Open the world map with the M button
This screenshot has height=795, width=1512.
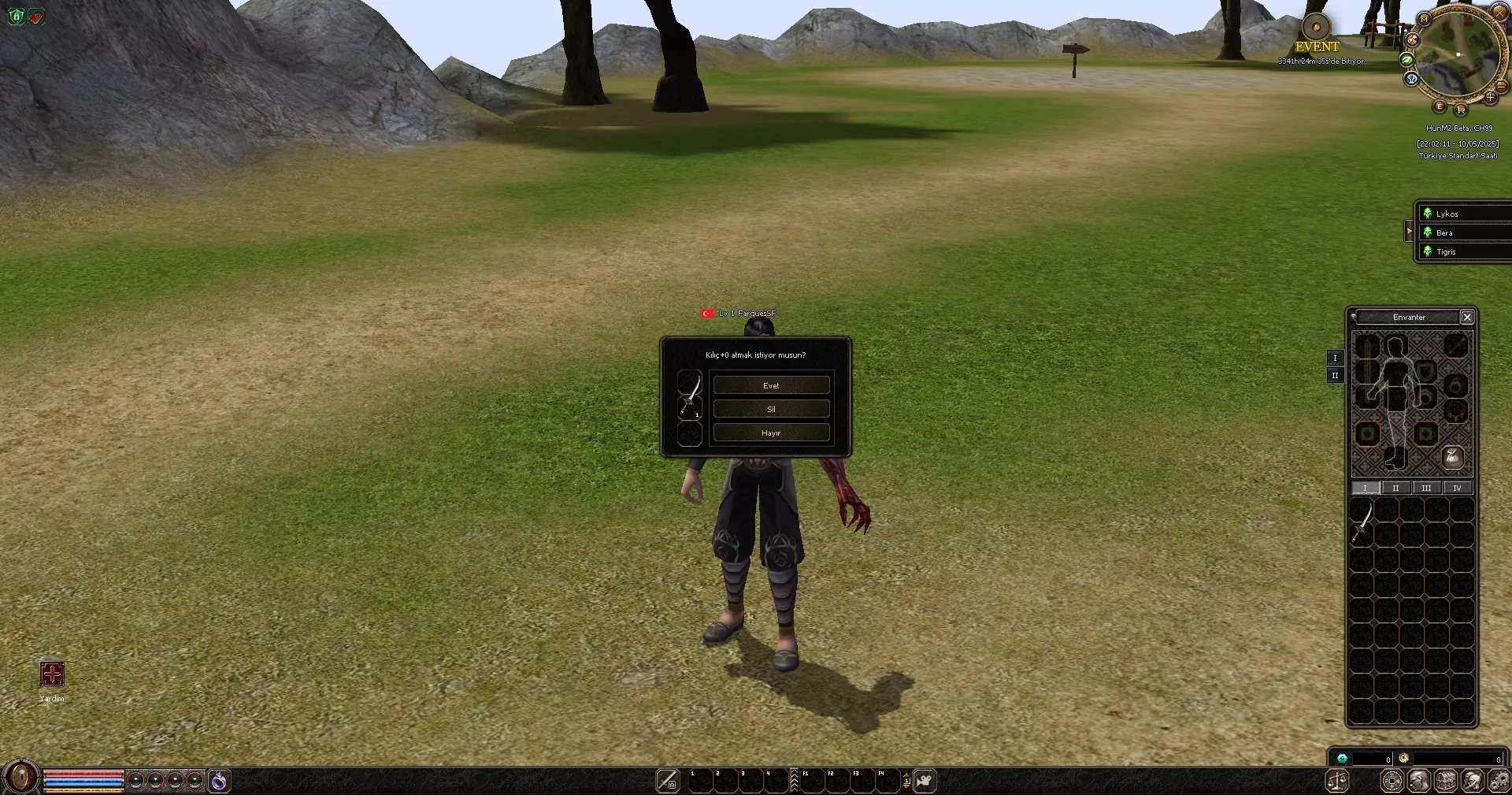pyautogui.click(x=1423, y=20)
